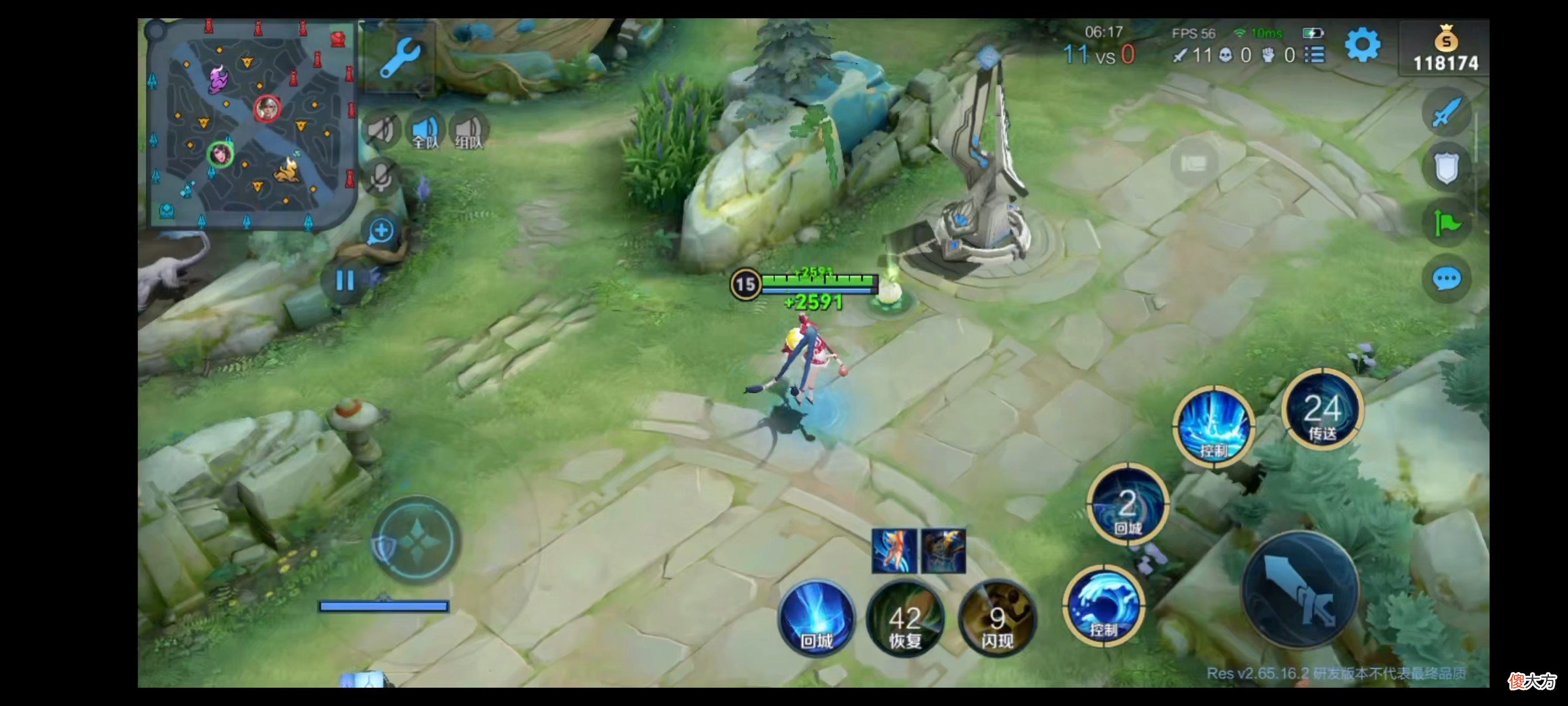Send the shield defend signal icon
The image size is (1568, 706).
(1446, 169)
